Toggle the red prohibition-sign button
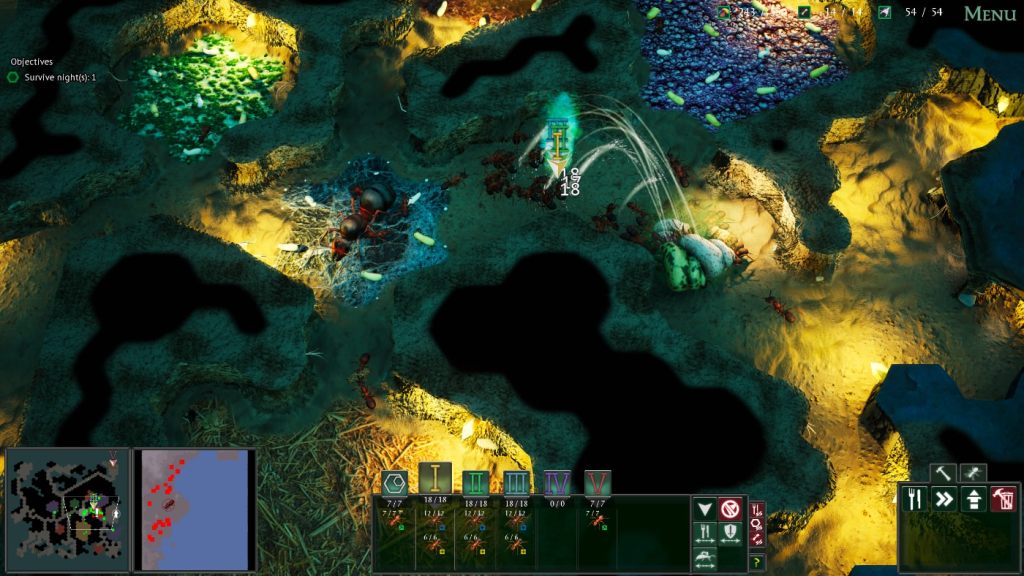The width and height of the screenshot is (1024, 576). (x=729, y=509)
